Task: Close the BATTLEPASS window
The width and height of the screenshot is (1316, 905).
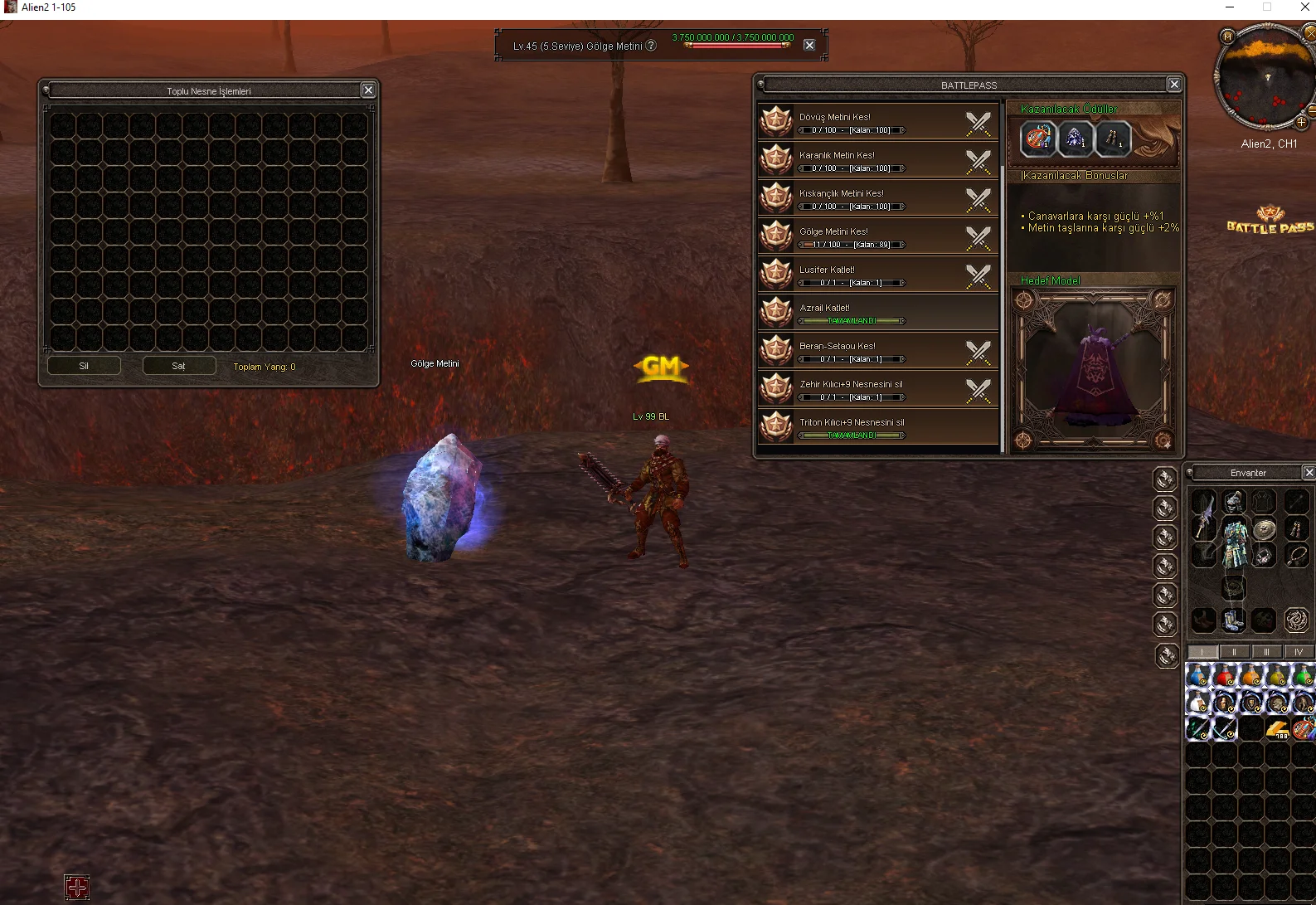Action: [x=1173, y=85]
